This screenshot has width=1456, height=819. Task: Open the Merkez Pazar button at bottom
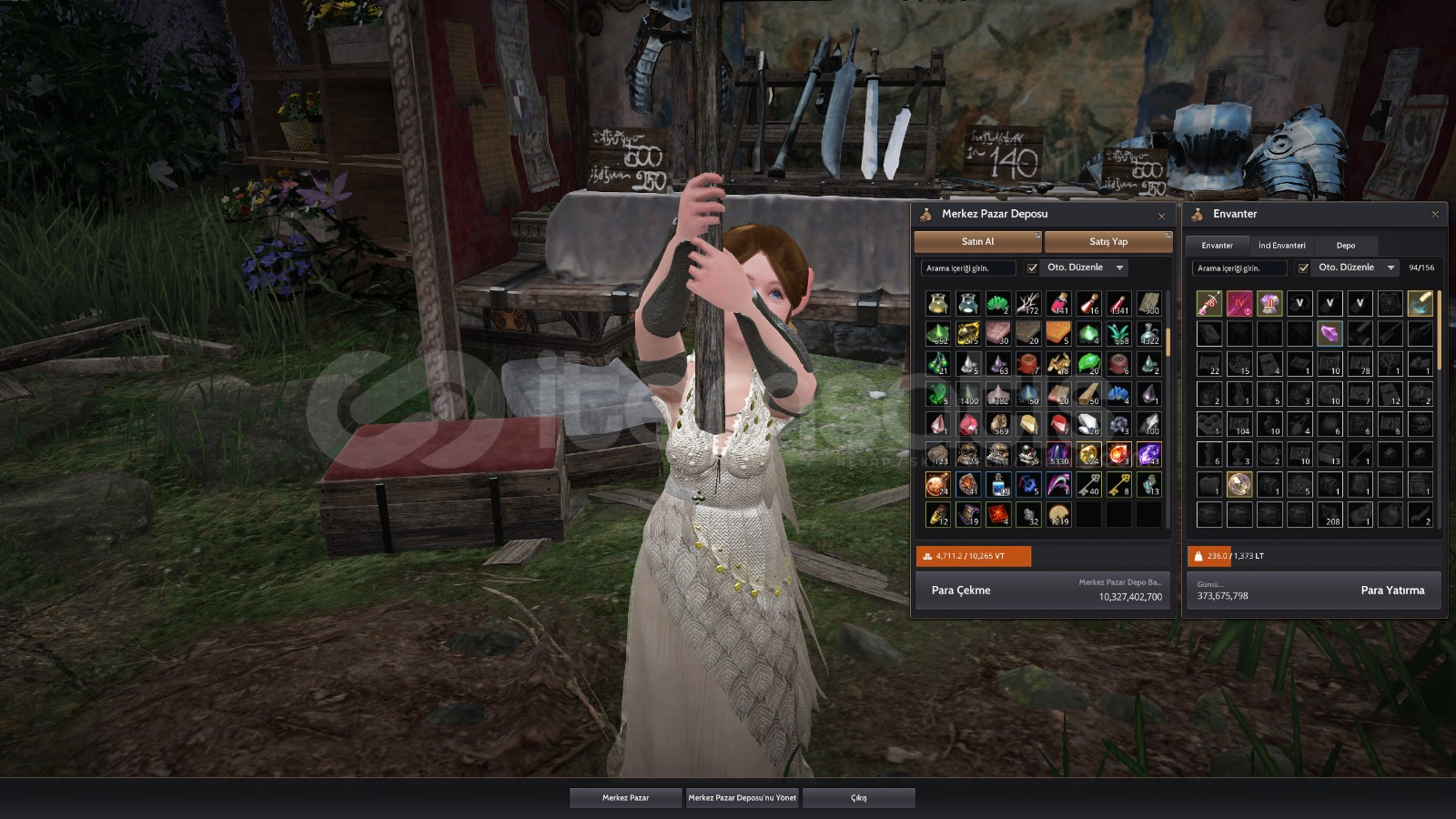tap(625, 798)
